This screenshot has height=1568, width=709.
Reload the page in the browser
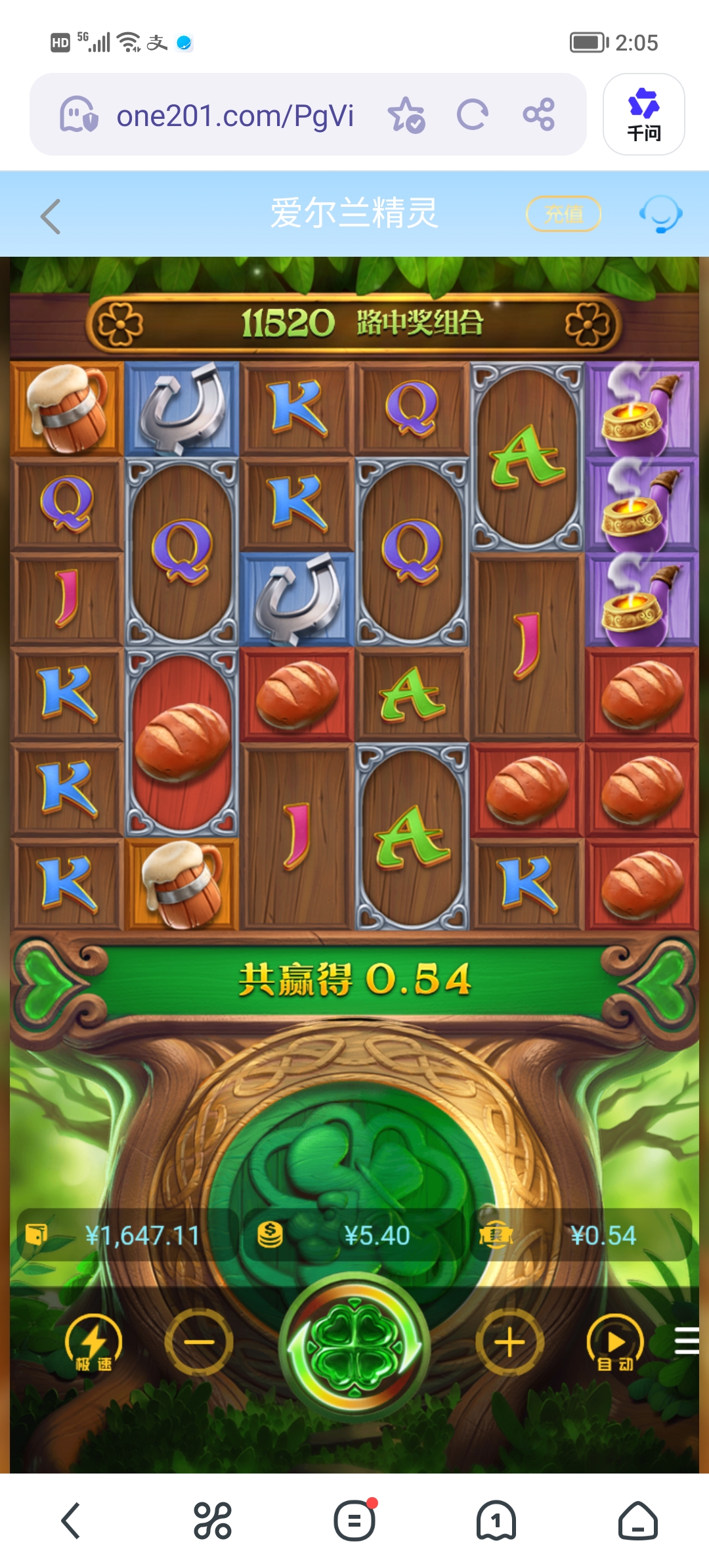pos(473,115)
